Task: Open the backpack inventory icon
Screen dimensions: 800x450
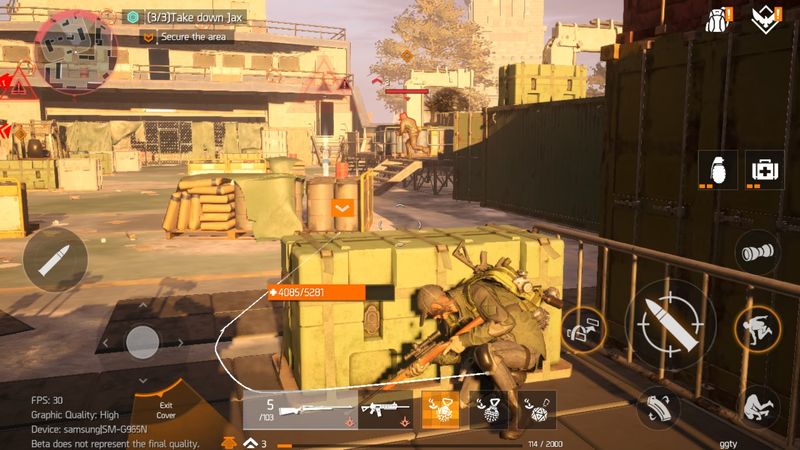Action: (717, 19)
